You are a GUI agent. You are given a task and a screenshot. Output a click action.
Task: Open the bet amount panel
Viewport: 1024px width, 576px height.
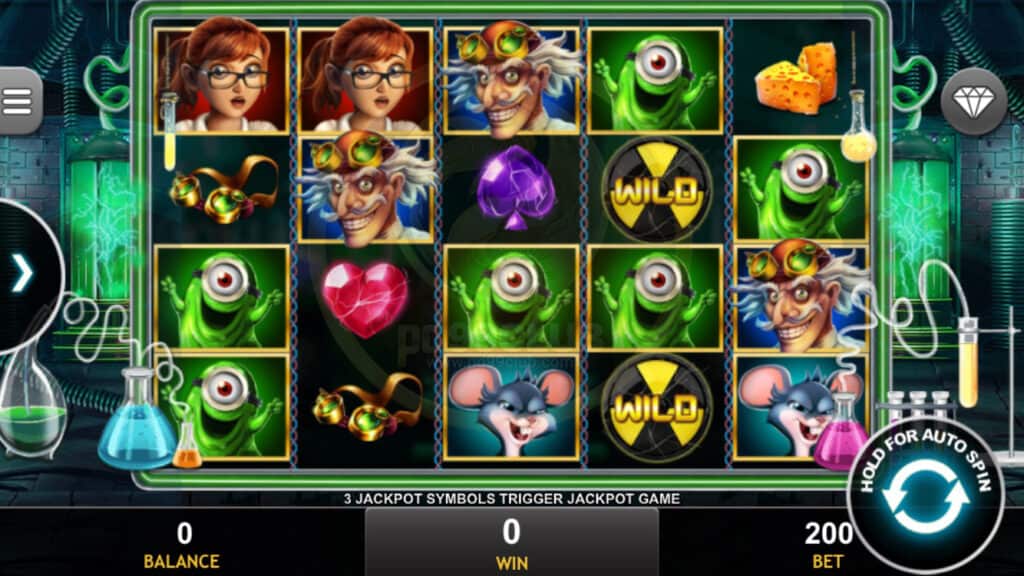(x=827, y=543)
